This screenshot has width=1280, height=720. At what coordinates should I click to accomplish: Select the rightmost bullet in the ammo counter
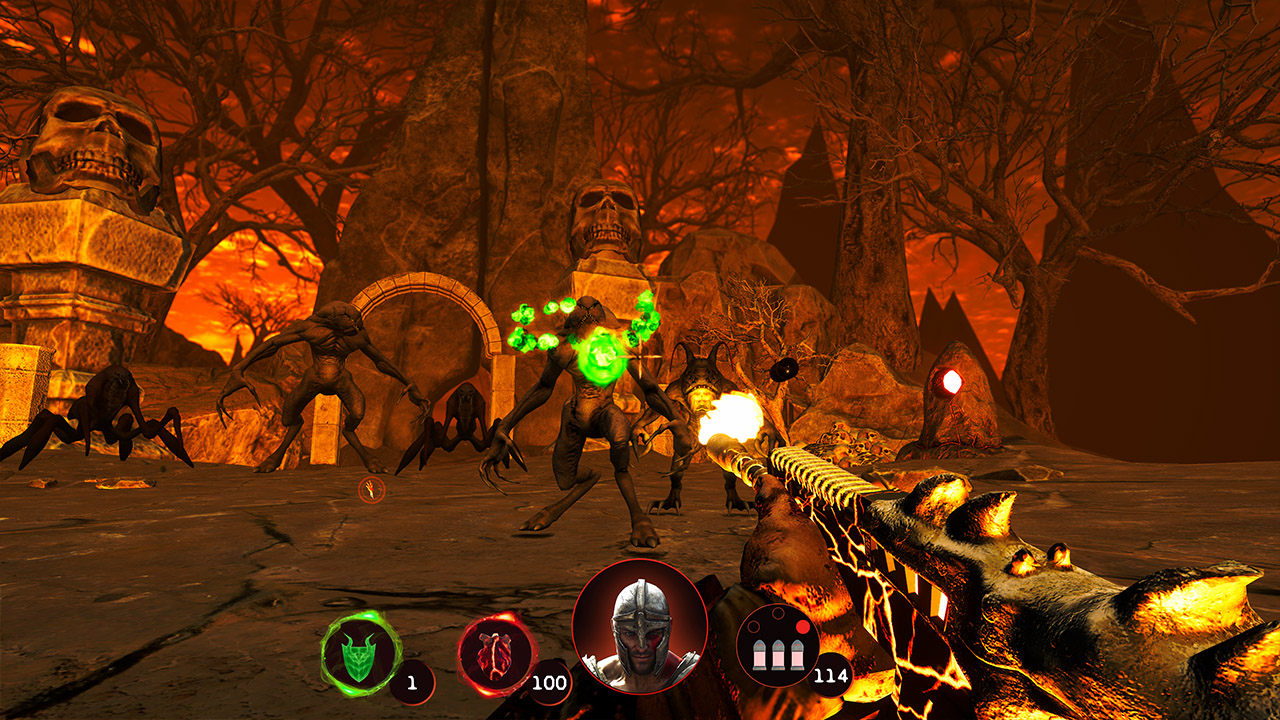click(797, 656)
